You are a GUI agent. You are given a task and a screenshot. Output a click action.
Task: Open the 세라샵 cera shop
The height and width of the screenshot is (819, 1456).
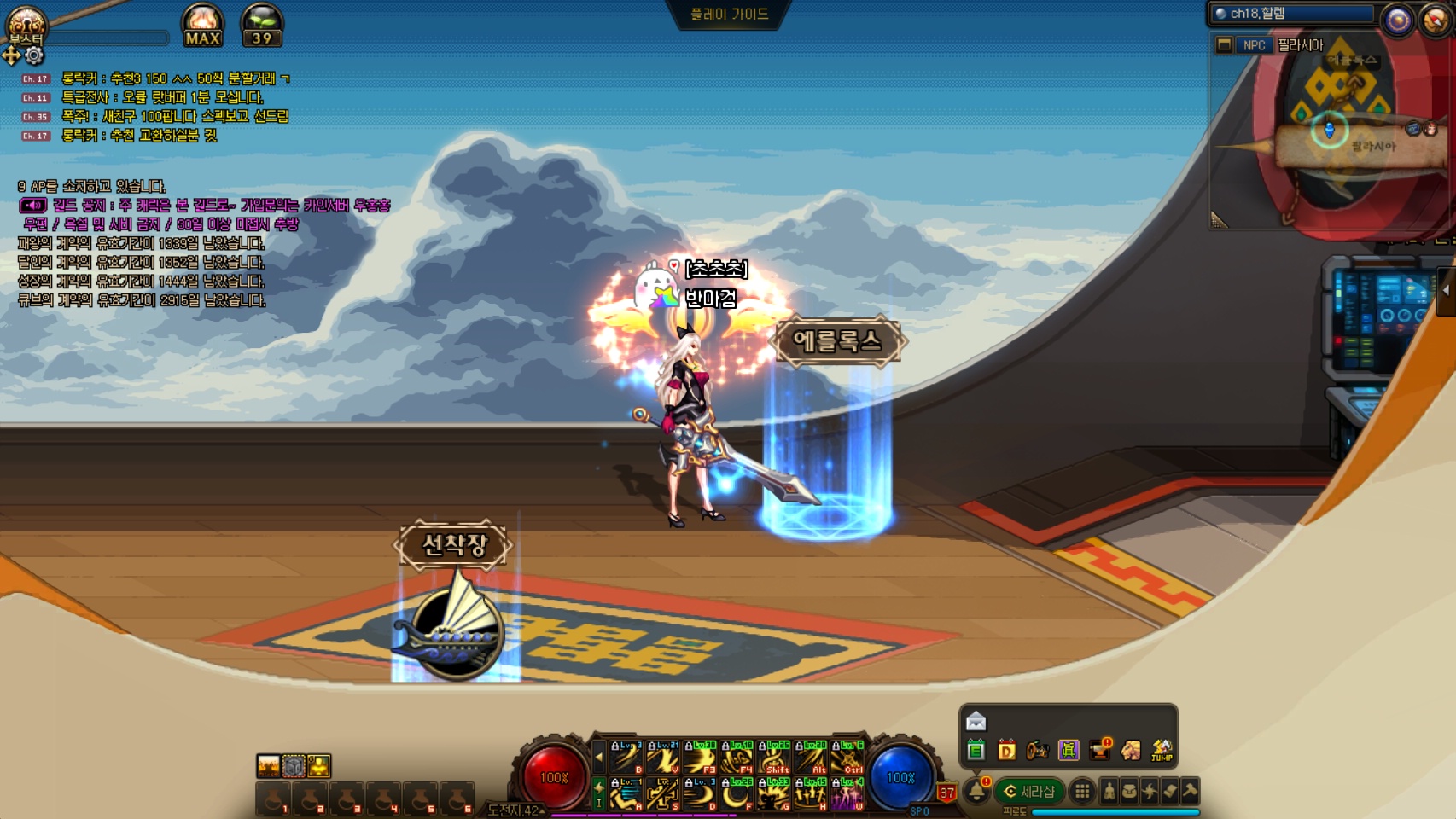[1029, 792]
